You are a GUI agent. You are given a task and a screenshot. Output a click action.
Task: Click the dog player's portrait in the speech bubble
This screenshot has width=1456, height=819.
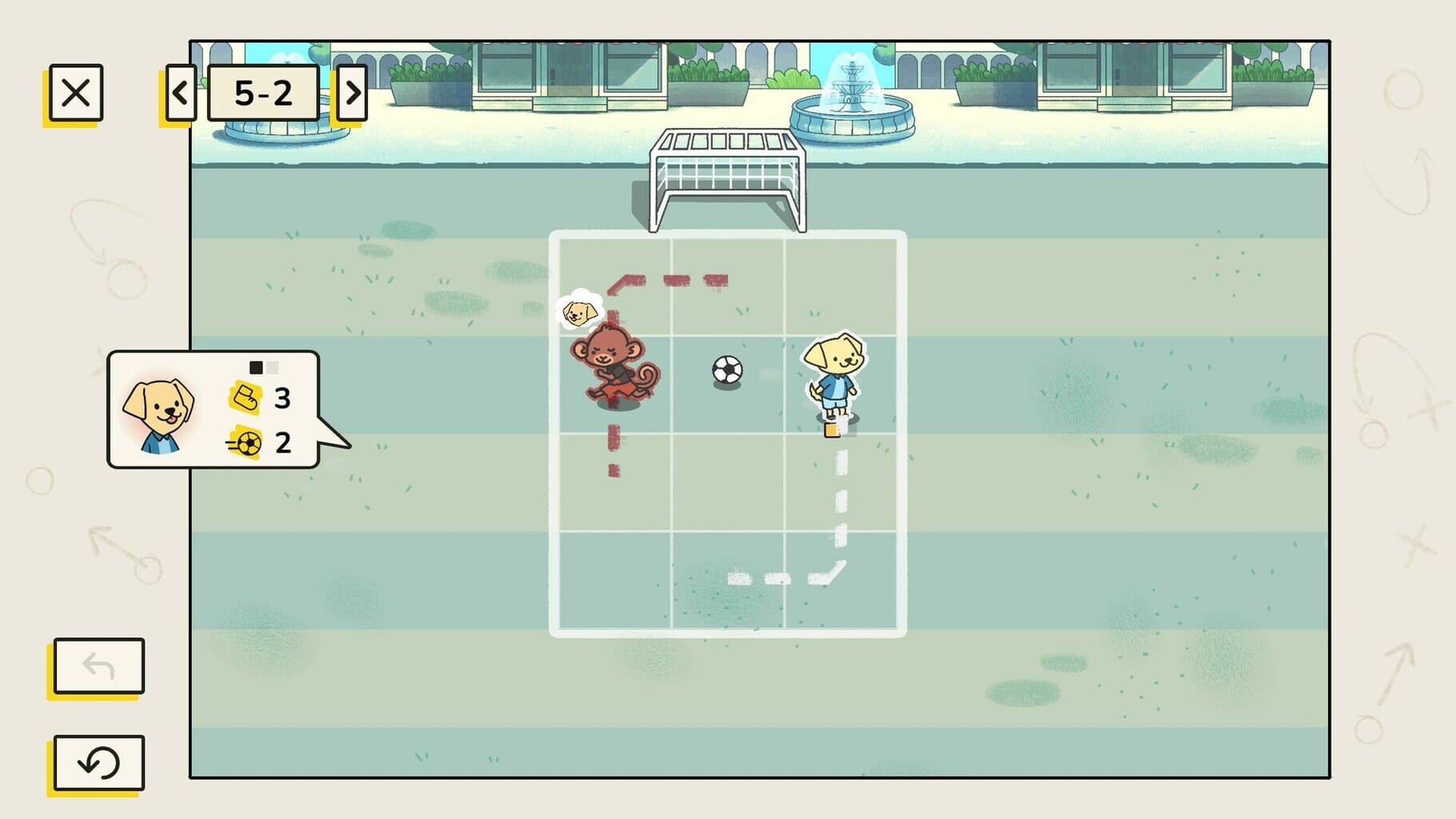coord(158,413)
